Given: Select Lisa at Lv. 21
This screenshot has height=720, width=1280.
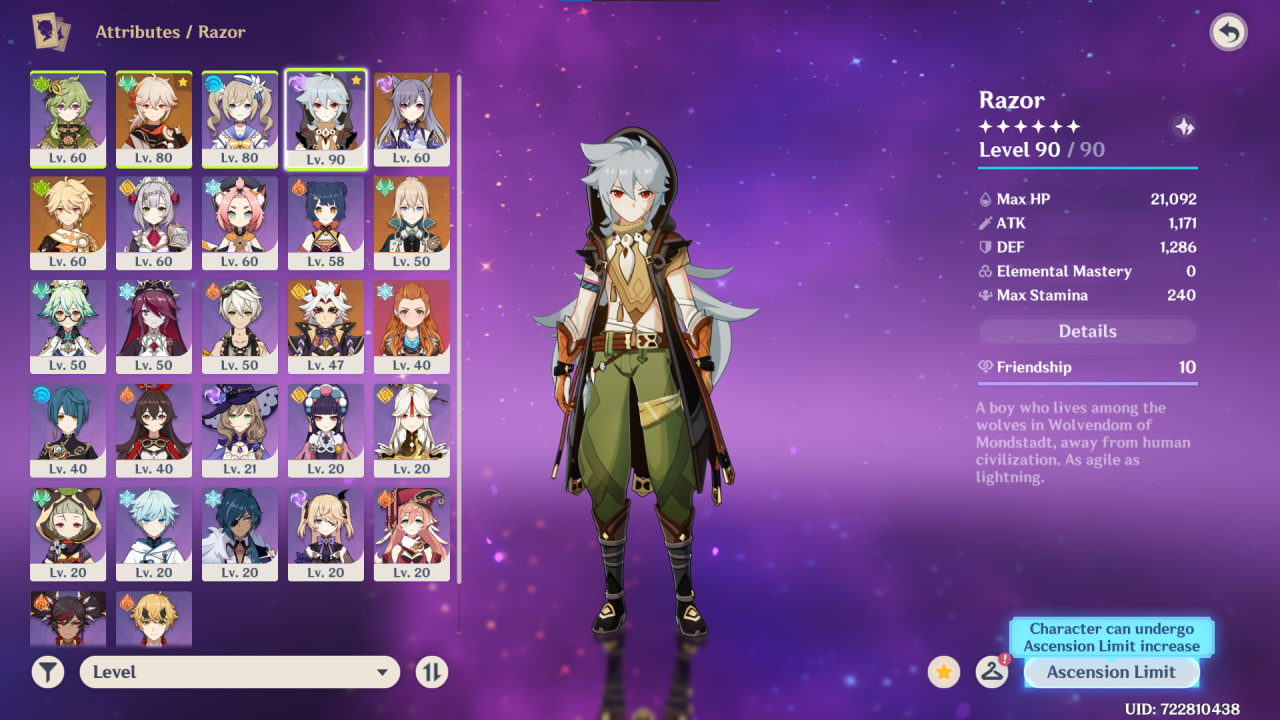Looking at the screenshot, I should click(240, 430).
